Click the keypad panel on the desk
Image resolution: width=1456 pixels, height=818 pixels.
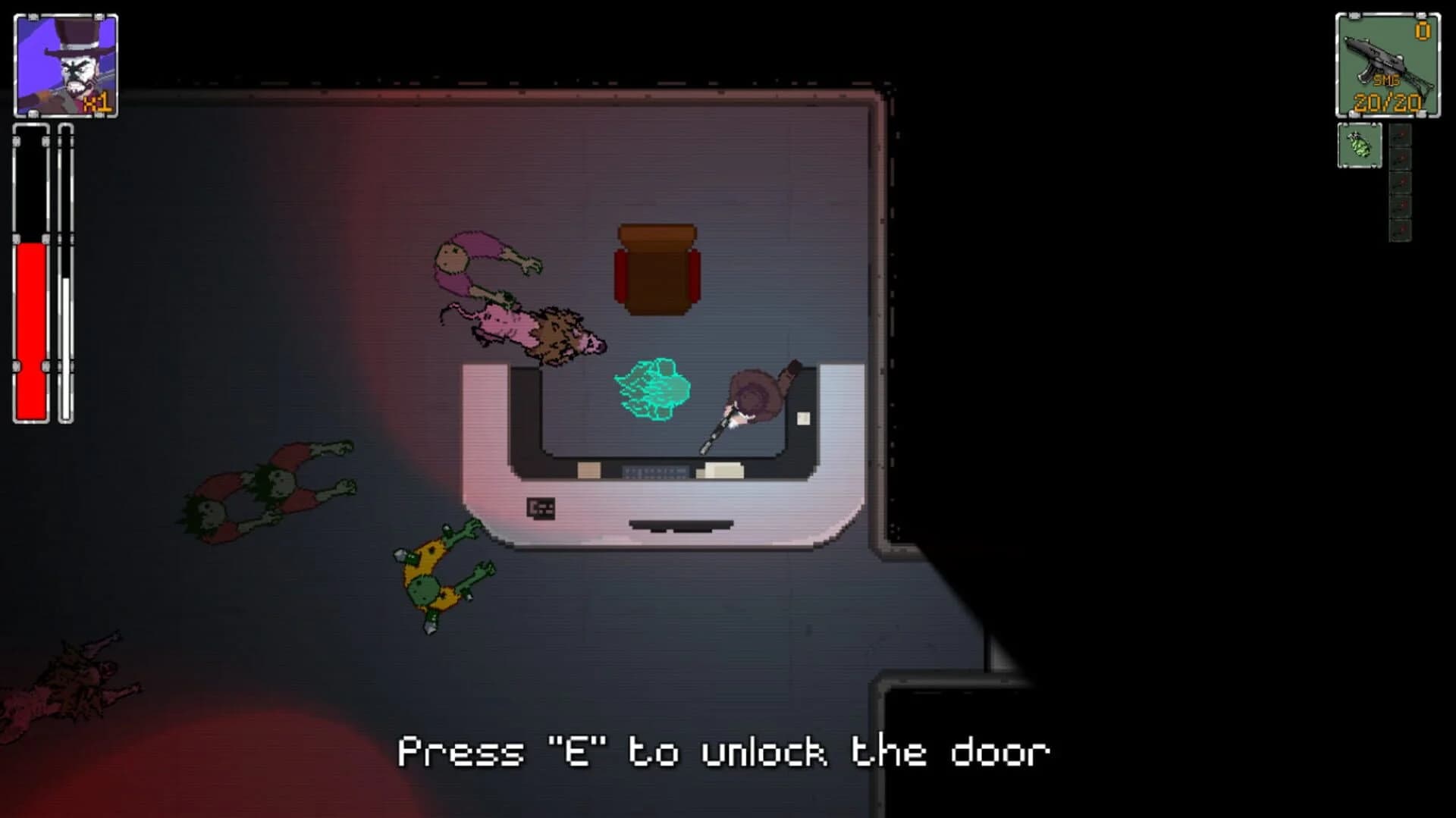point(541,506)
